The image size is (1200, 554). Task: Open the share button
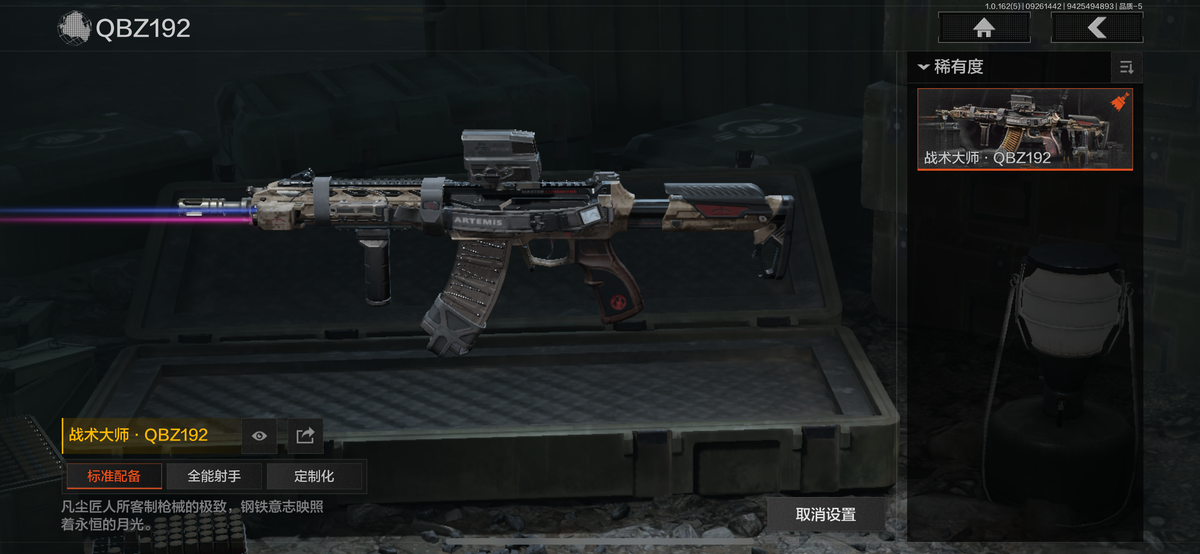click(x=306, y=435)
